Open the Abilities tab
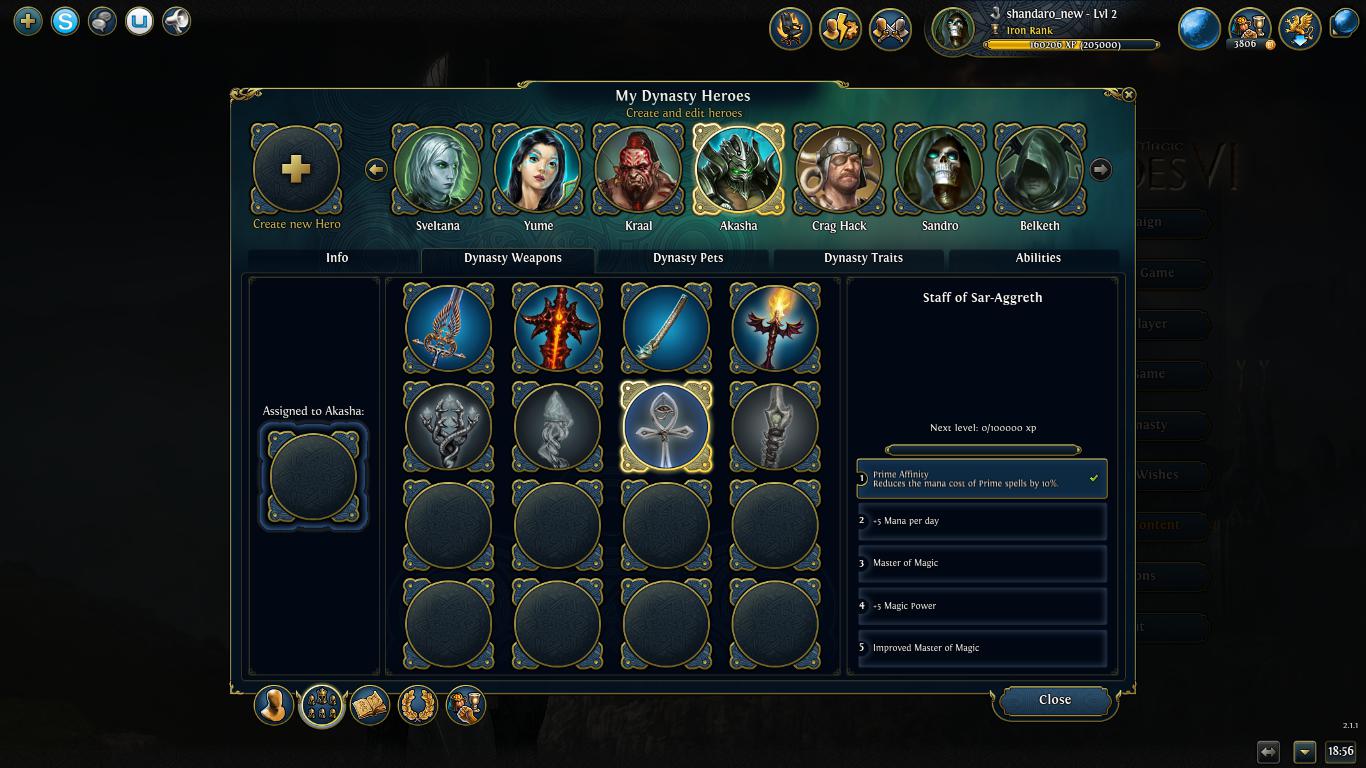The image size is (1366, 768). coord(1038,258)
